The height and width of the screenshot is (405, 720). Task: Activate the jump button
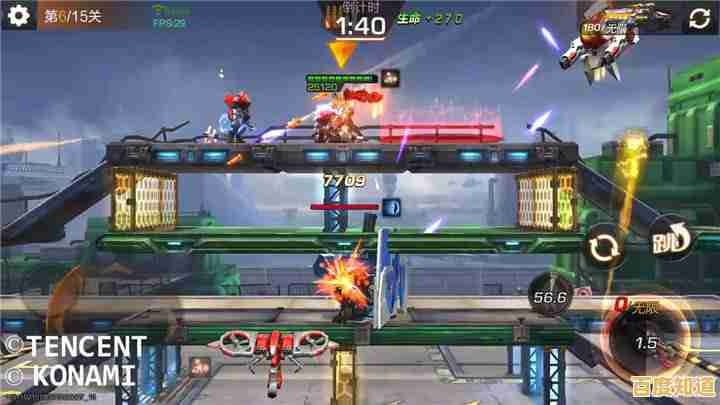[x=671, y=241]
